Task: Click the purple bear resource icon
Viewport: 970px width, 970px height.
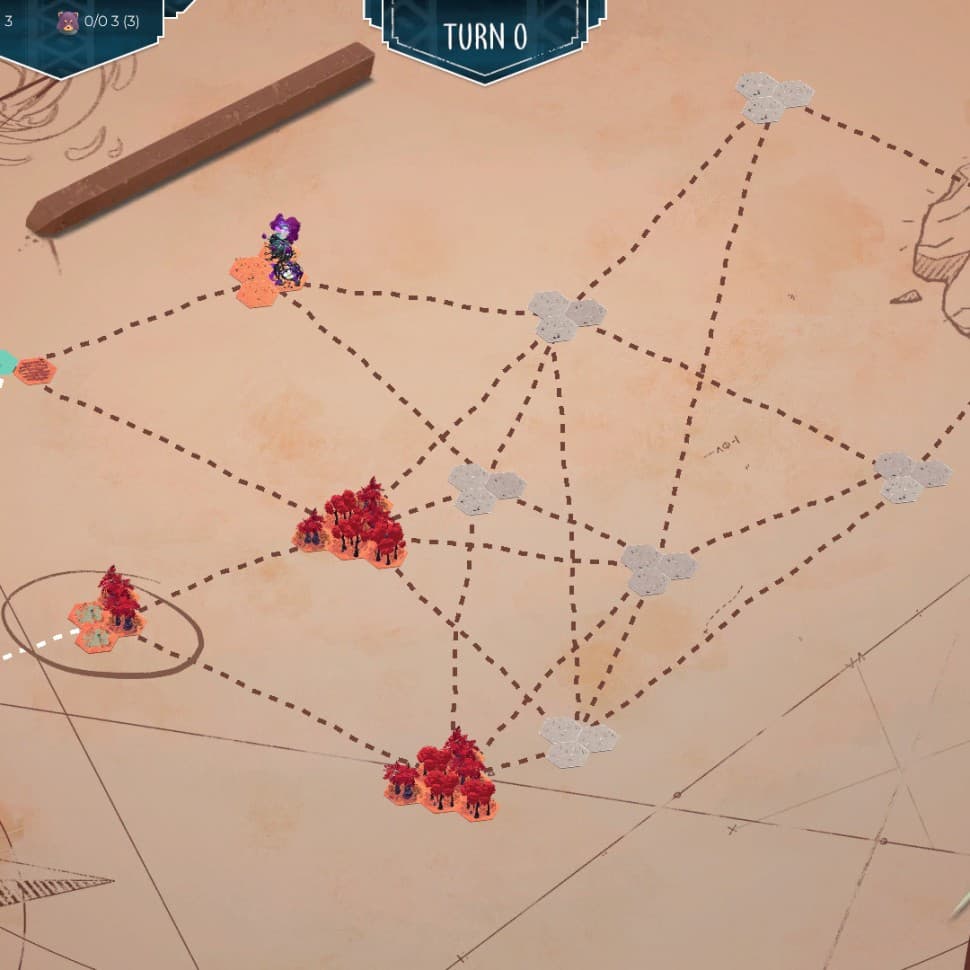Action: [67, 21]
